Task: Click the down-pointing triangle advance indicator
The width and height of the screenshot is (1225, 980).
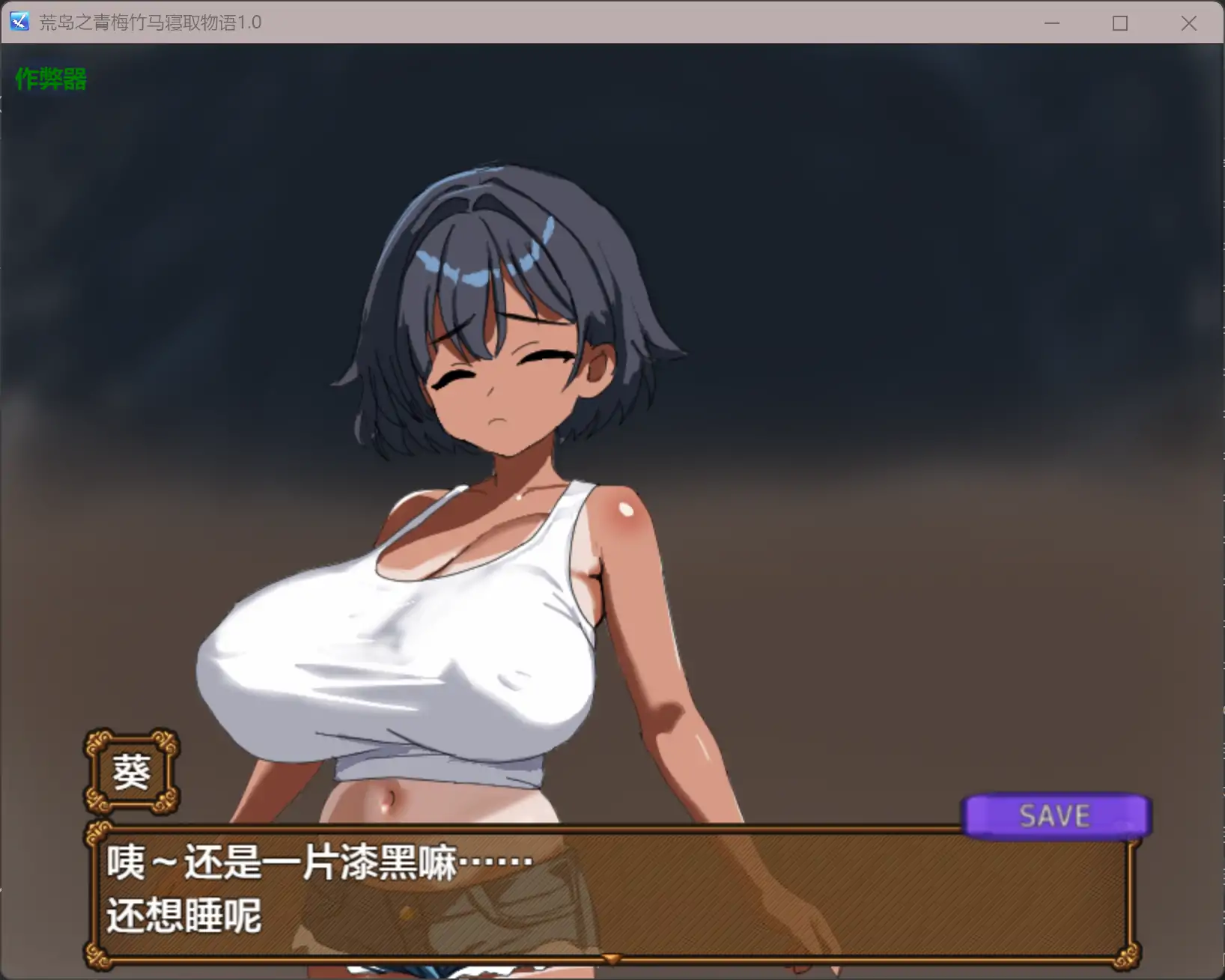Action: point(610,957)
